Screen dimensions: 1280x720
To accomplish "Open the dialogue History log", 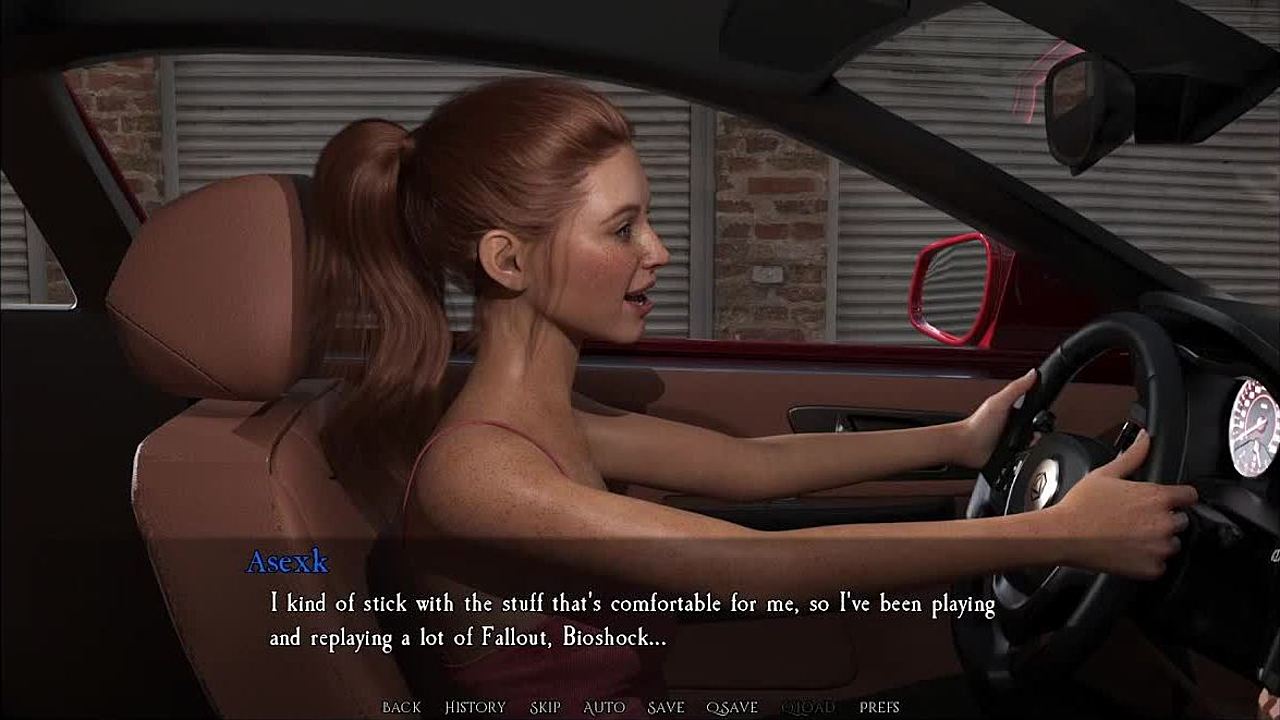I will 475,707.
